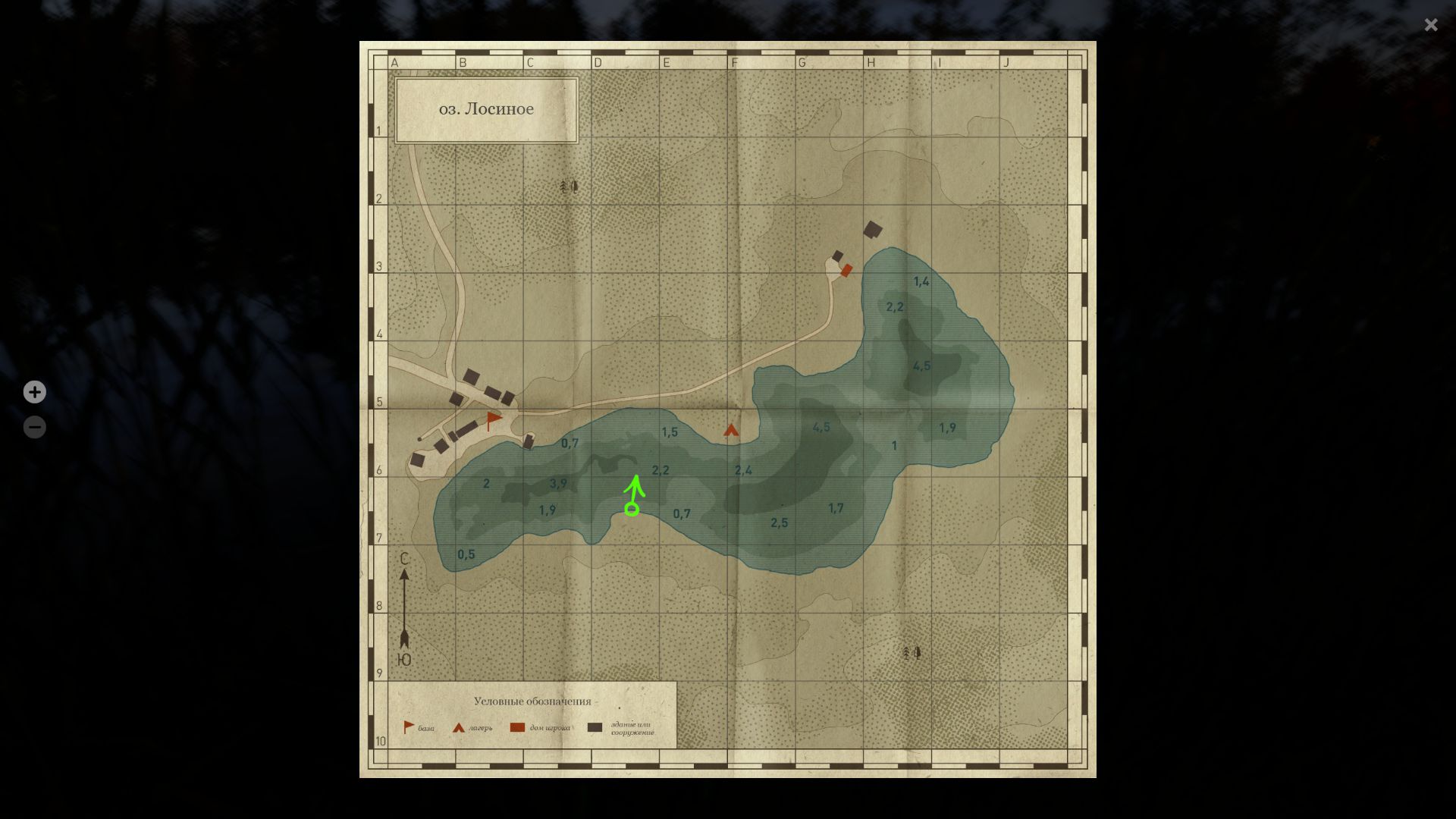Select the red base flag marker near the village
Image resolution: width=1456 pixels, height=819 pixels.
(x=494, y=419)
